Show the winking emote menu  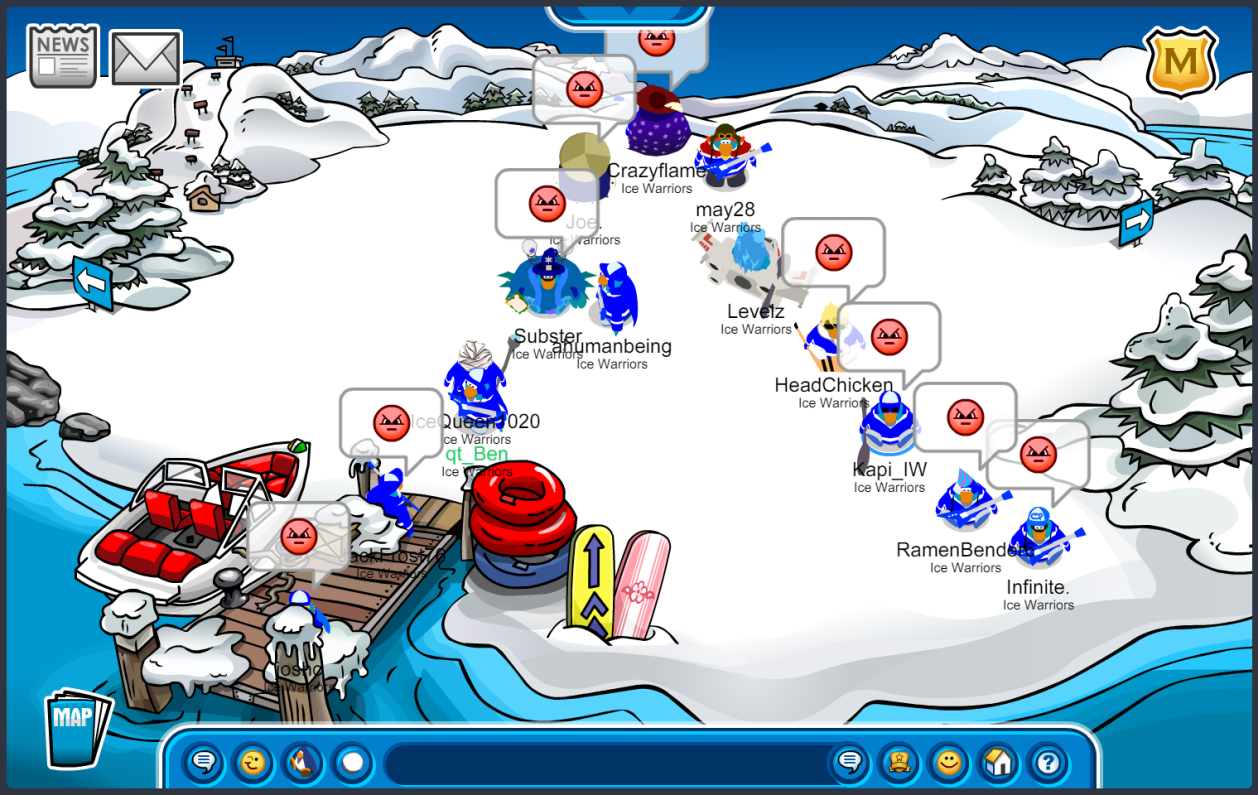(x=253, y=764)
